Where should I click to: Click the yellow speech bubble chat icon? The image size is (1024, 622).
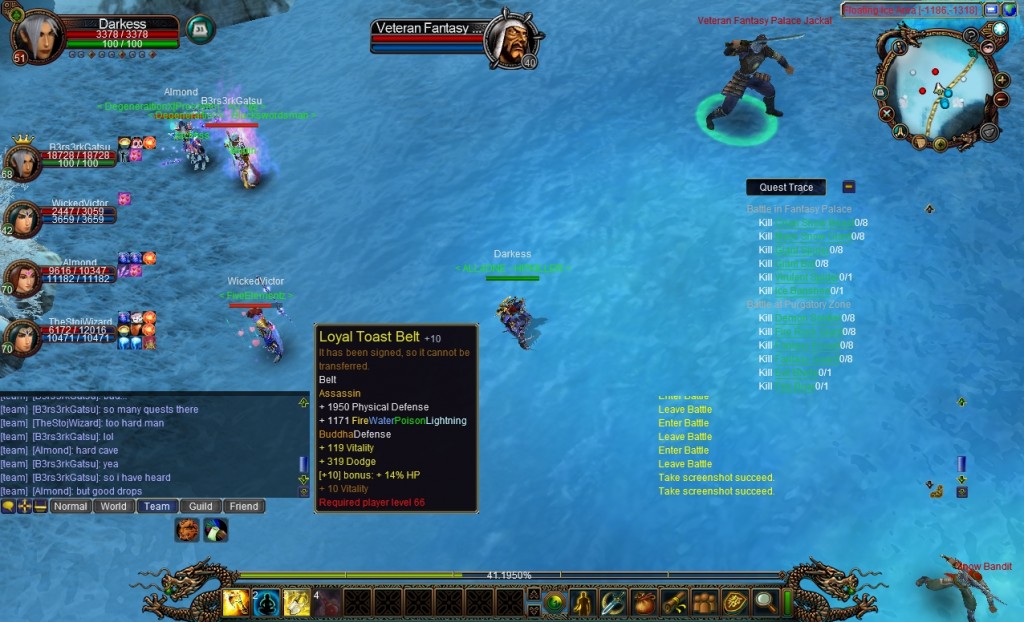(x=8, y=507)
